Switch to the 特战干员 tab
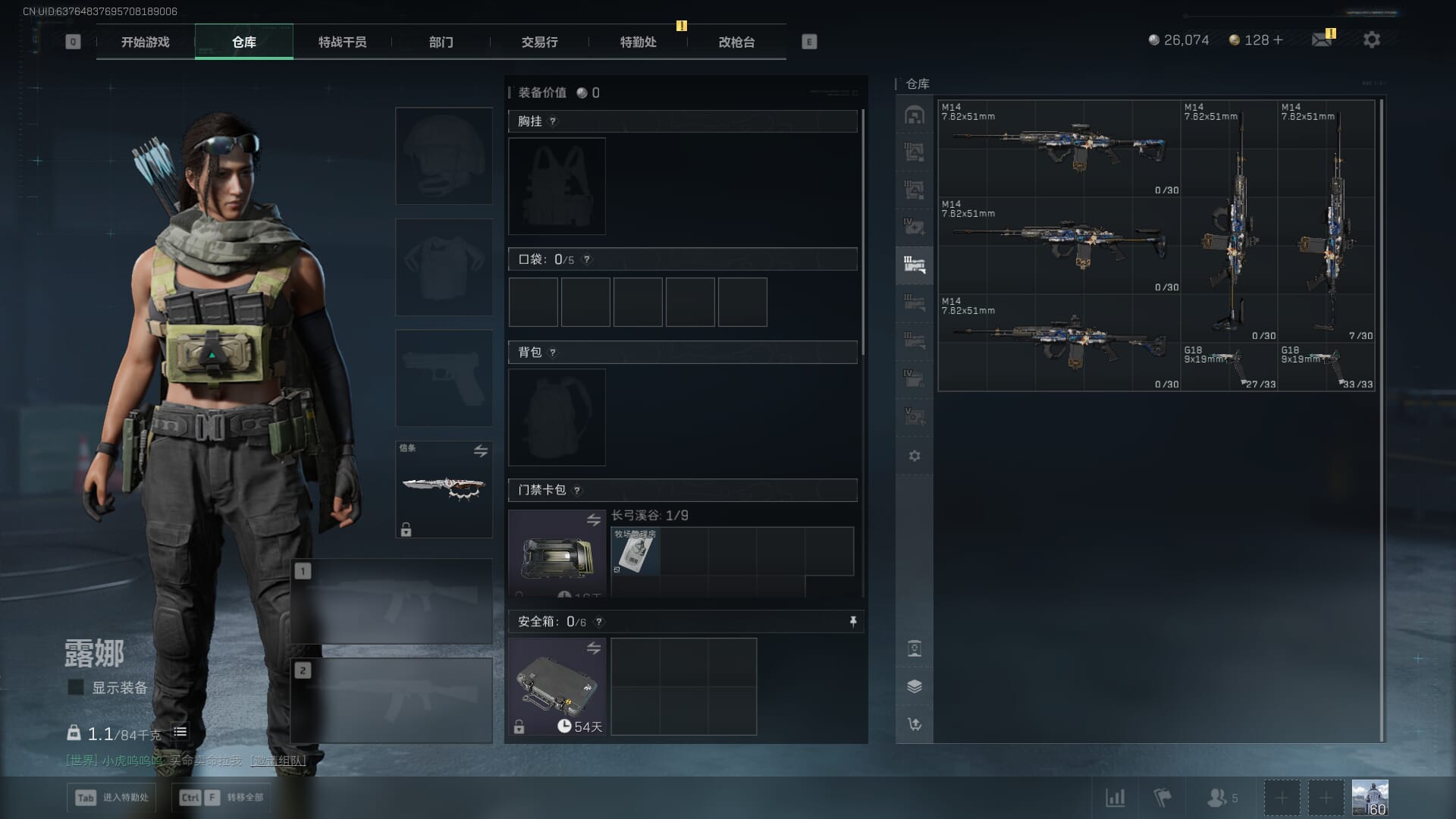The image size is (1456, 819). pyautogui.click(x=342, y=42)
